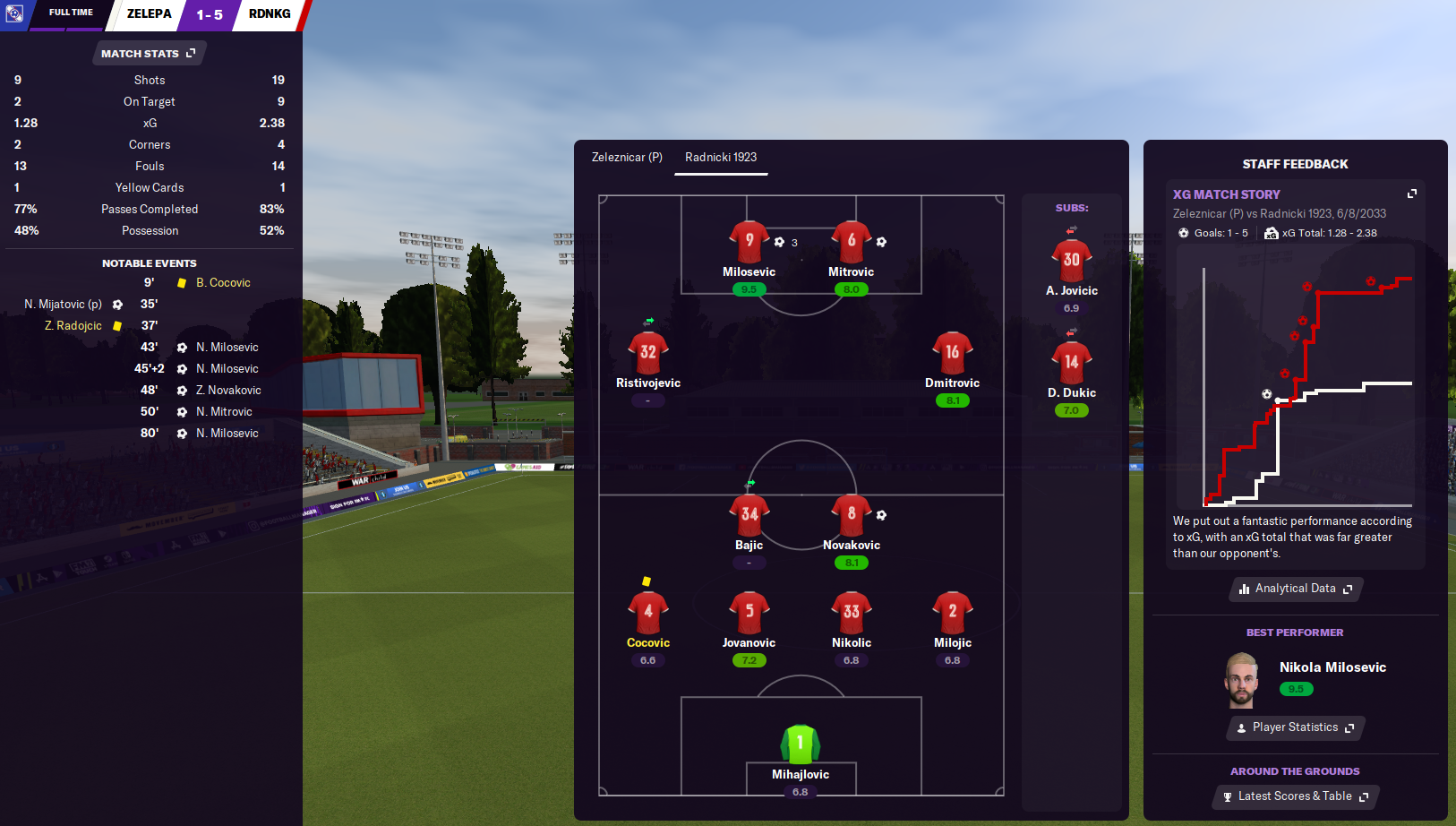Select Novakovic in midfield
This screenshot has height=826, width=1456.
point(851,515)
